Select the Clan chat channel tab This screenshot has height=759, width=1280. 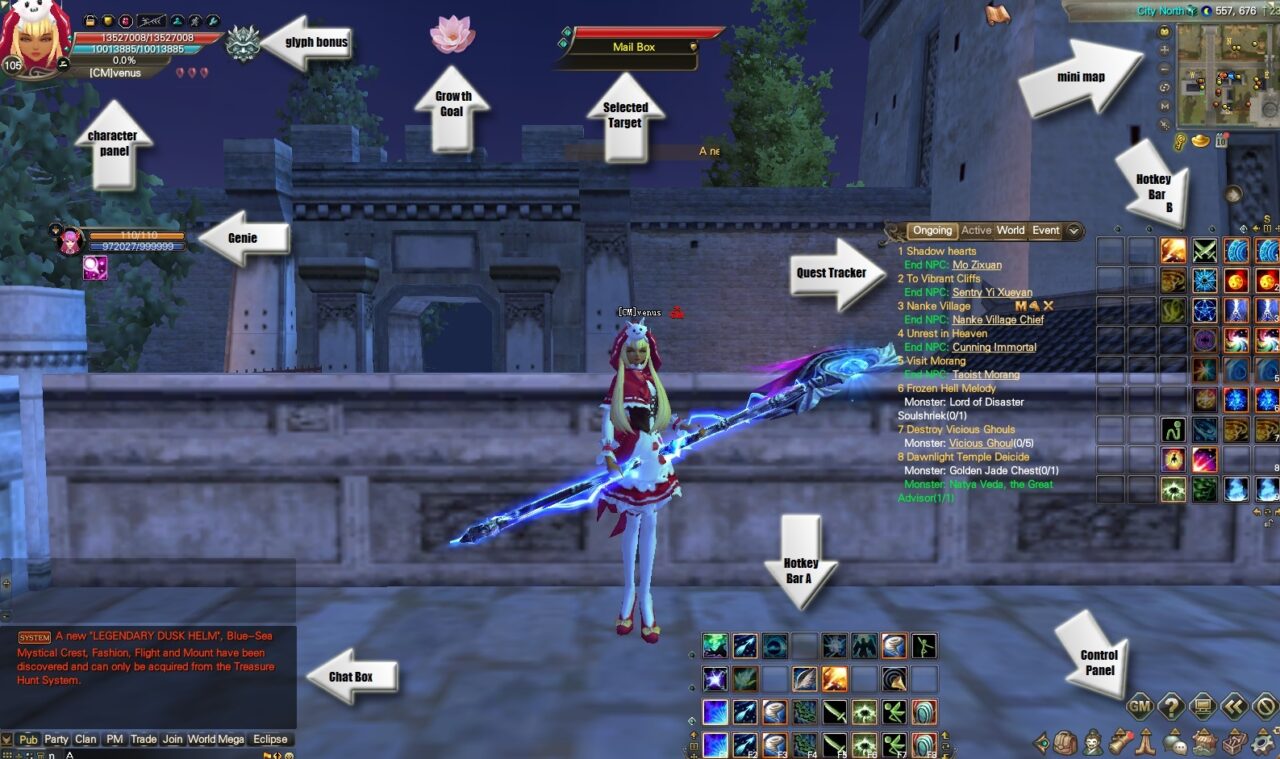coord(85,739)
